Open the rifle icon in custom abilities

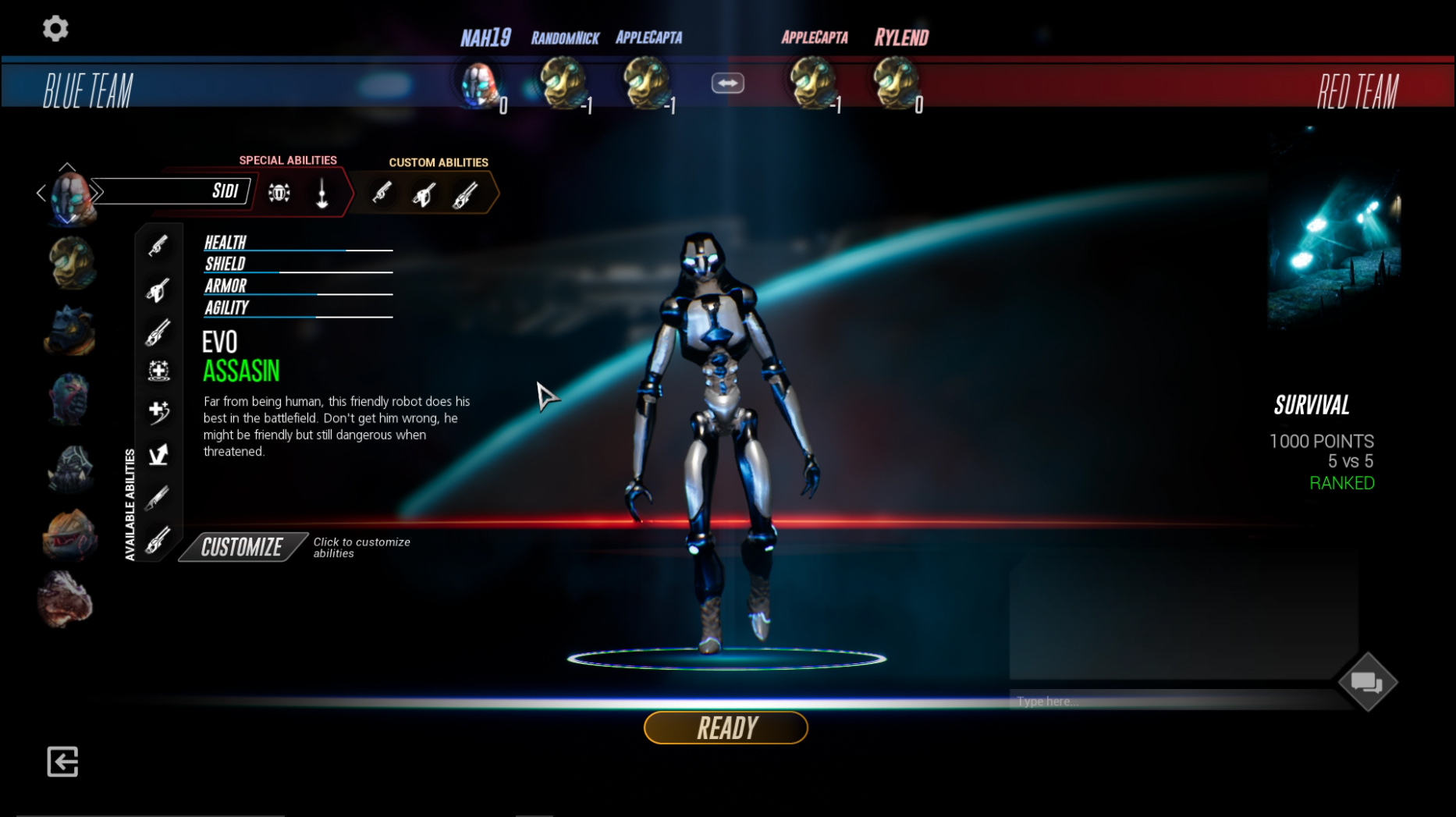click(464, 195)
